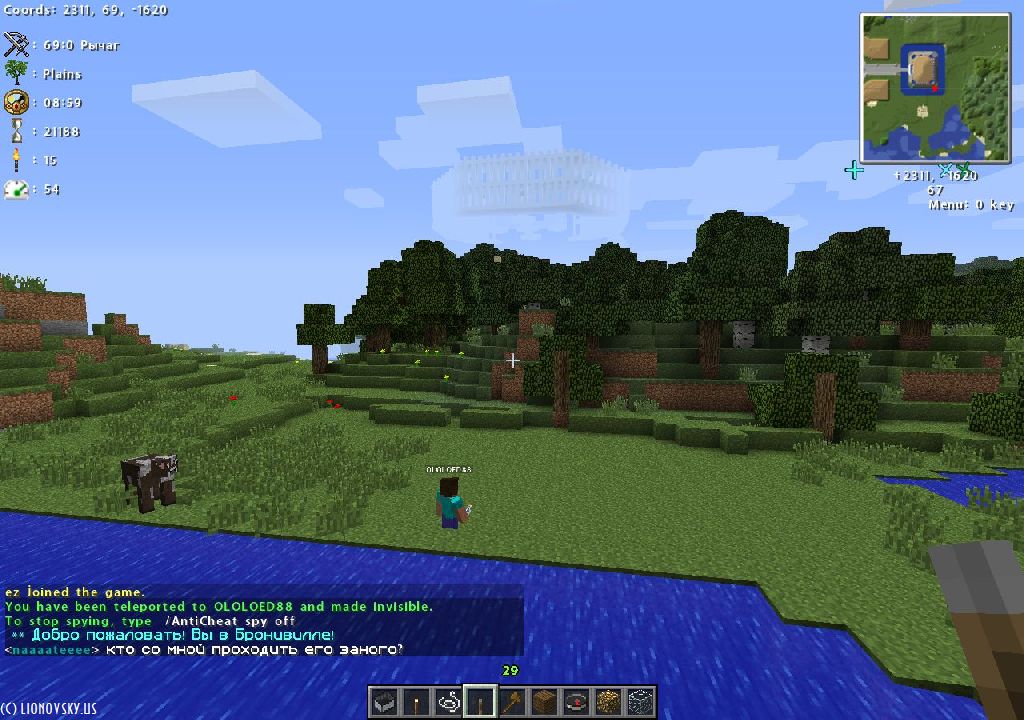The width and height of the screenshot is (1024, 720).
Task: Click the crossed tools held-item icon
Action: tap(16, 45)
